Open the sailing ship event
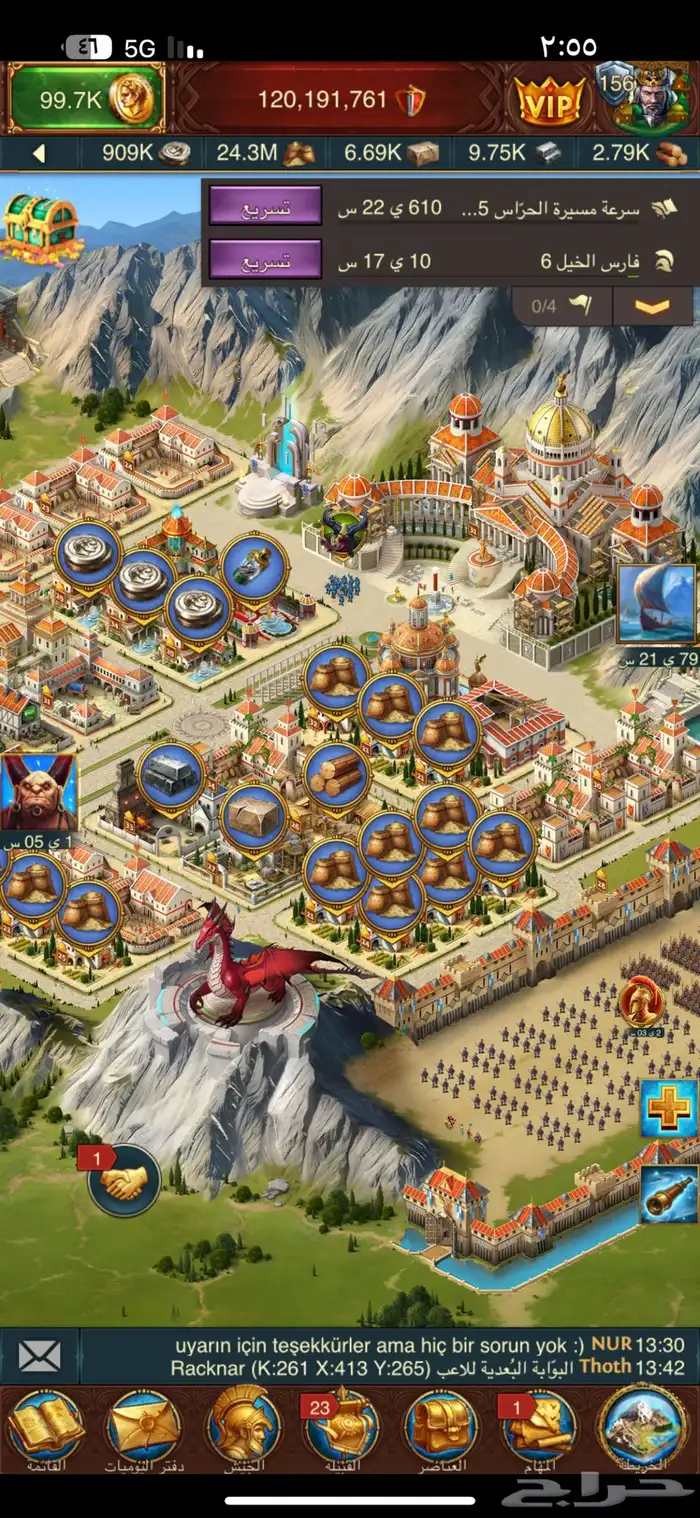 pyautogui.click(x=656, y=604)
